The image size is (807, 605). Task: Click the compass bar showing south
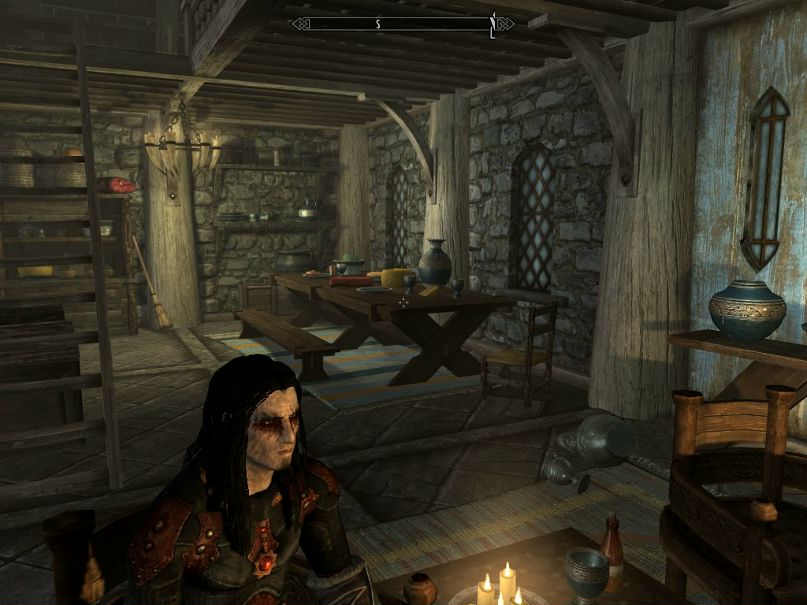click(403, 23)
